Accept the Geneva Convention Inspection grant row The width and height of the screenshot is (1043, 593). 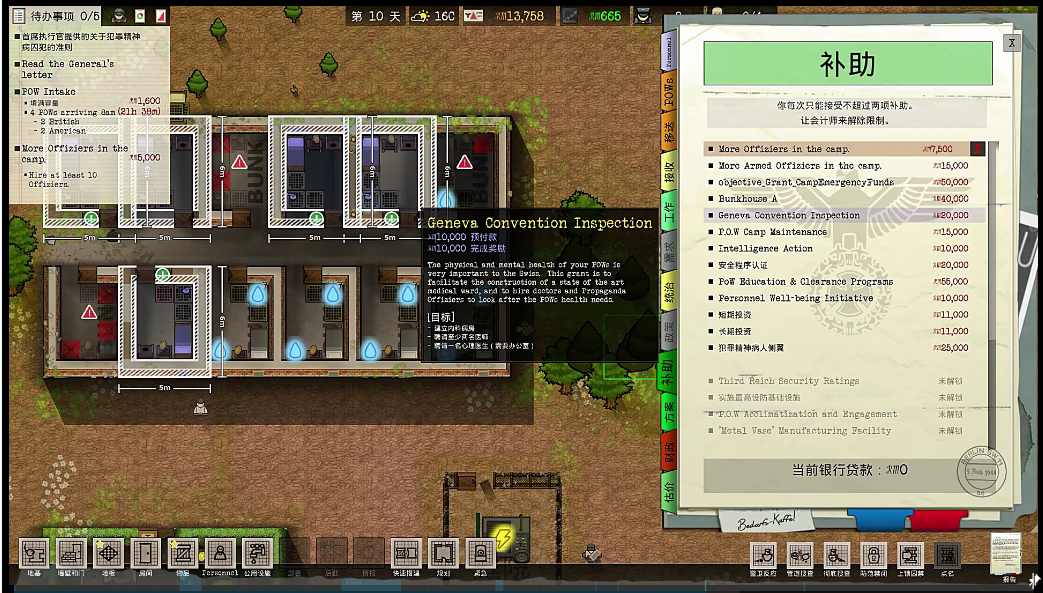click(x=789, y=215)
